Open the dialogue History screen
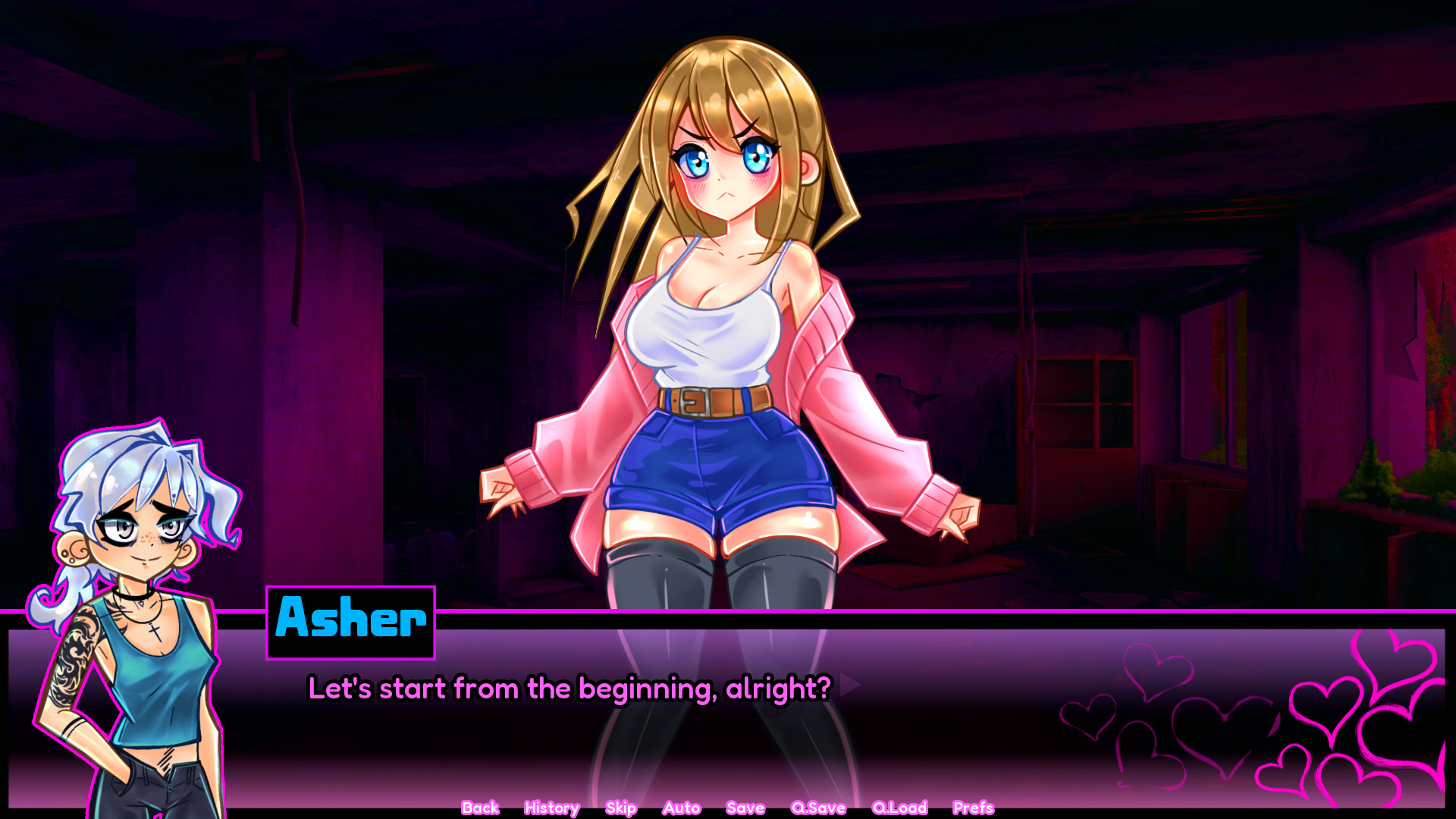Screen dimensions: 1456x819 tap(551, 808)
